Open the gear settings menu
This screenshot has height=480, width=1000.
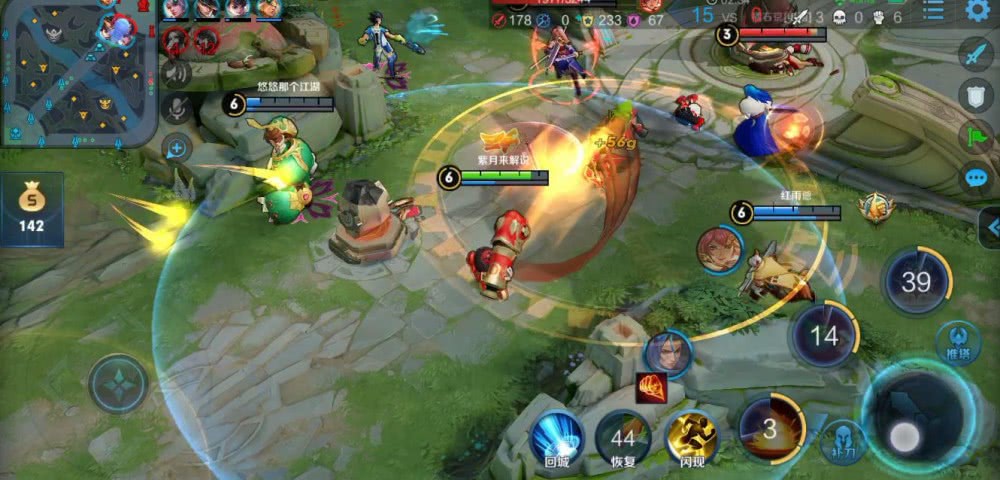[977, 11]
